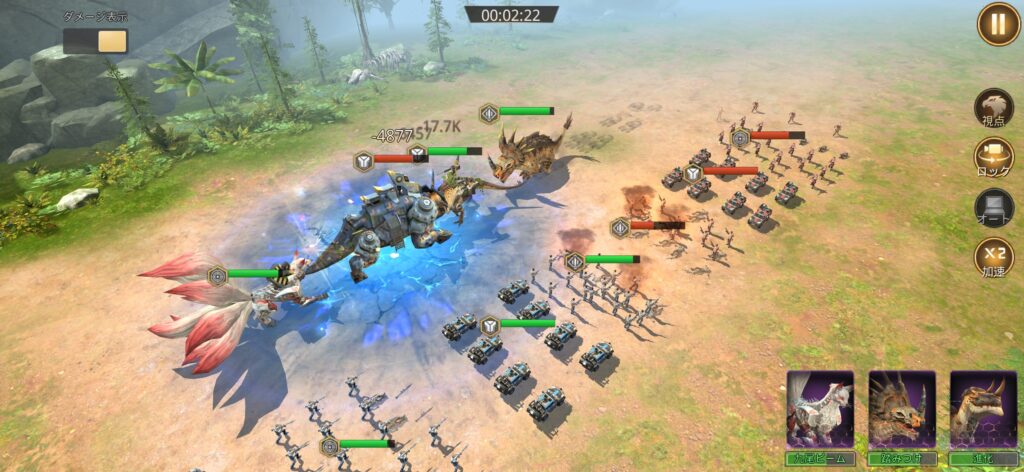Pause the battle

point(997,24)
